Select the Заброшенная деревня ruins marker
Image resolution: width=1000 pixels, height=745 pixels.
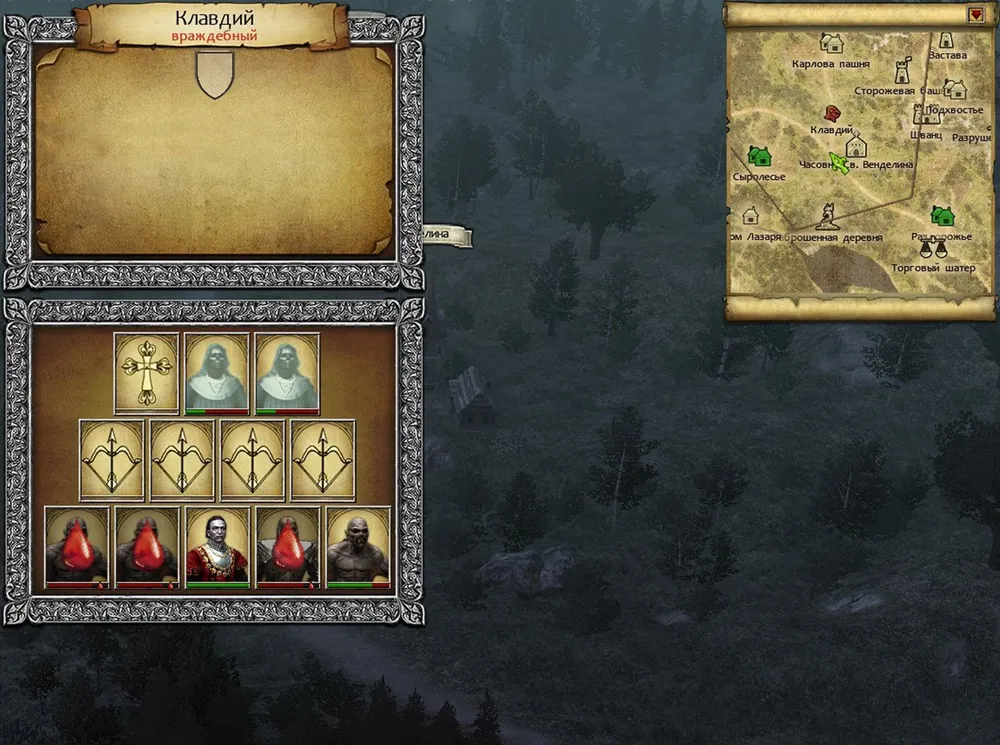827,216
